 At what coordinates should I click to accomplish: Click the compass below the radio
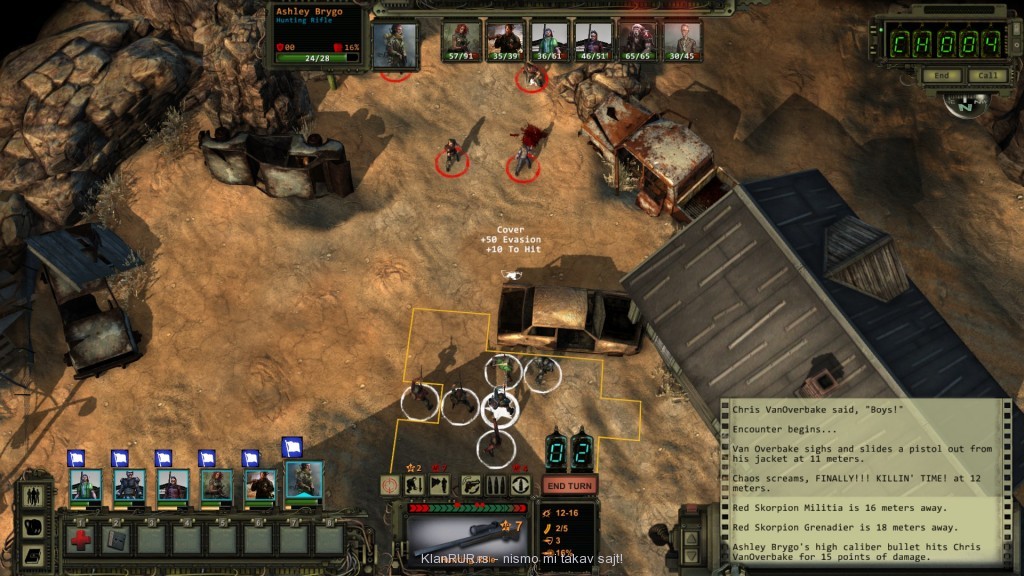[965, 105]
